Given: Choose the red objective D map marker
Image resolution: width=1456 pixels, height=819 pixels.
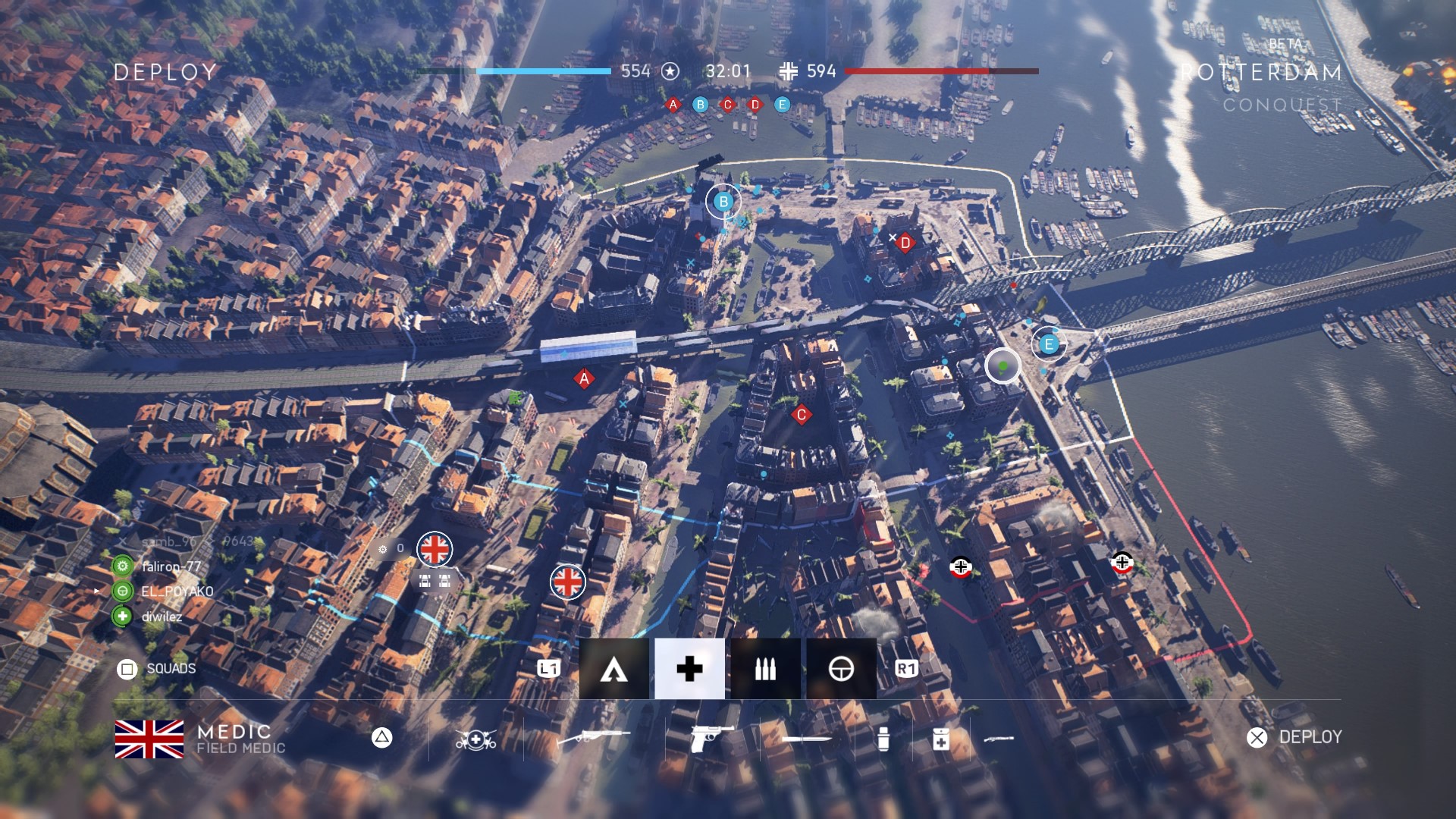Looking at the screenshot, I should tap(905, 243).
